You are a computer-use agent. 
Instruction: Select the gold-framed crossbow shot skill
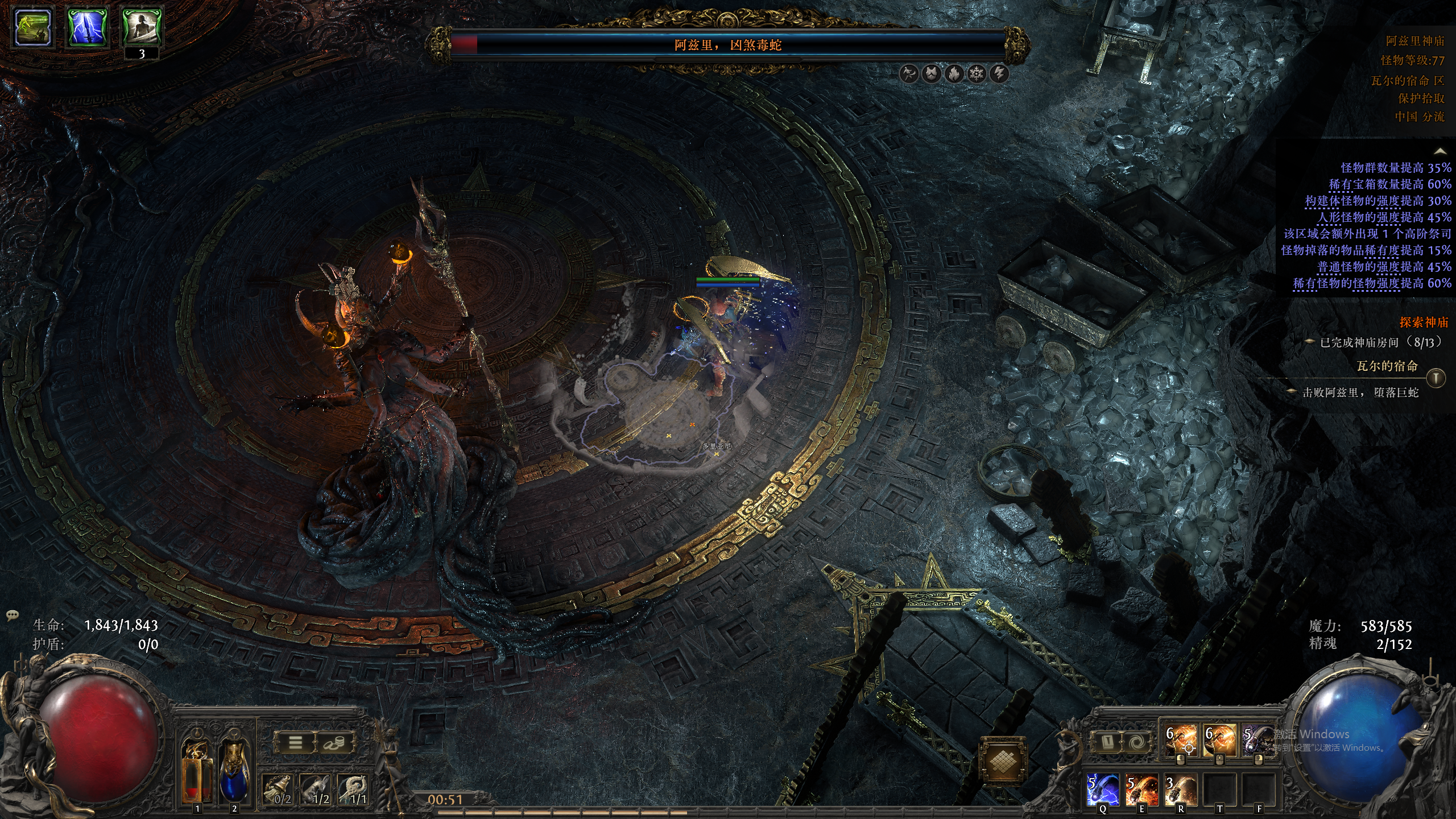tap(1219, 741)
